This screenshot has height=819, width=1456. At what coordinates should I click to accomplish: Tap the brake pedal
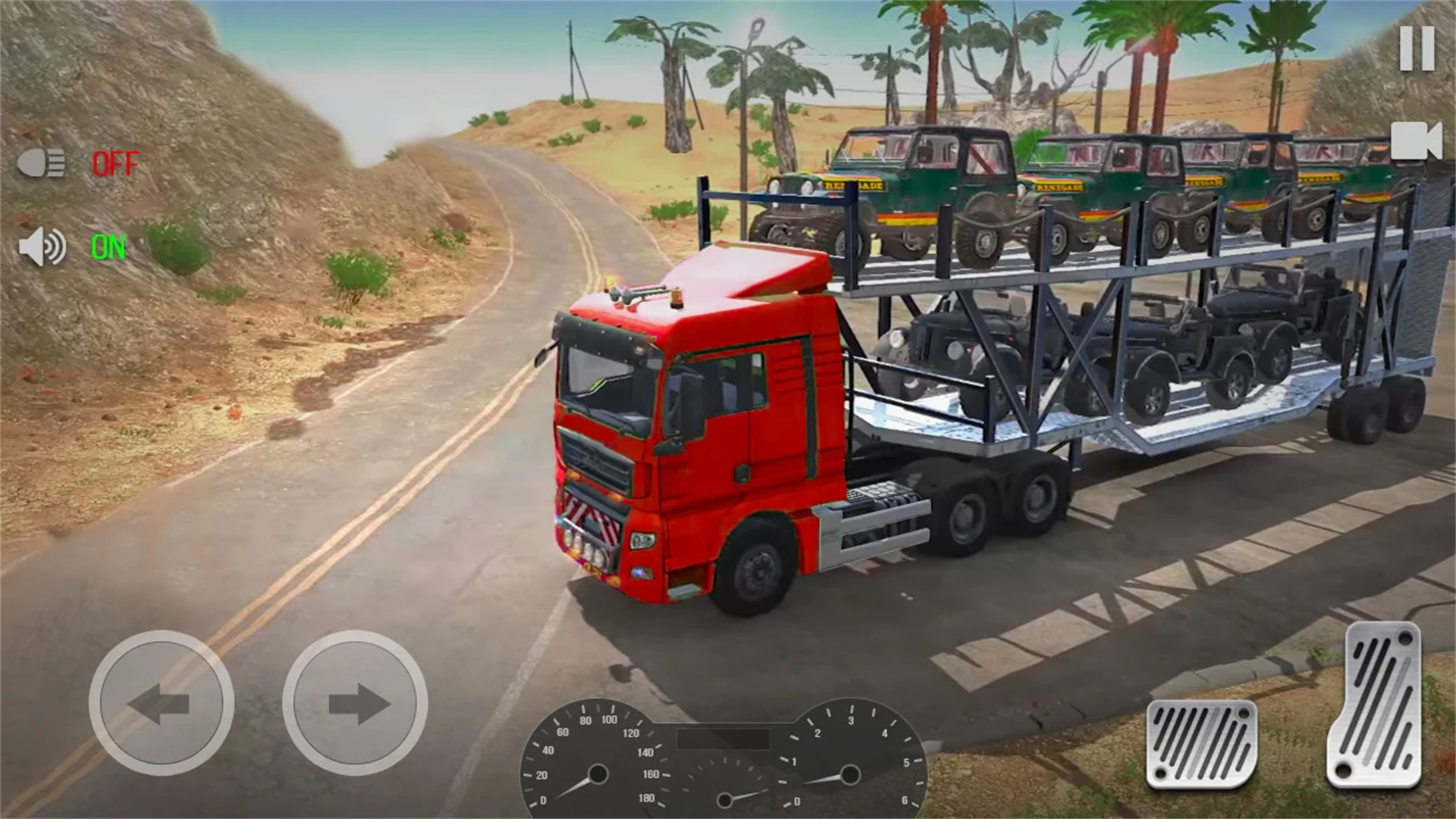click(1201, 743)
